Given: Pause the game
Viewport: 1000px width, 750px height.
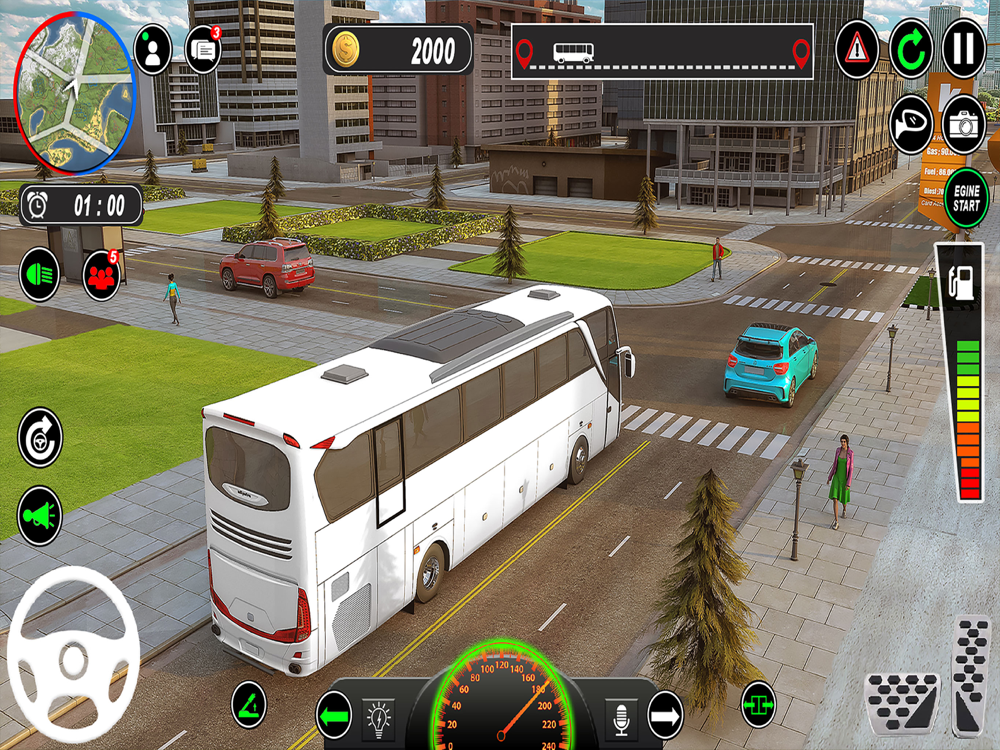Looking at the screenshot, I should (x=963, y=49).
